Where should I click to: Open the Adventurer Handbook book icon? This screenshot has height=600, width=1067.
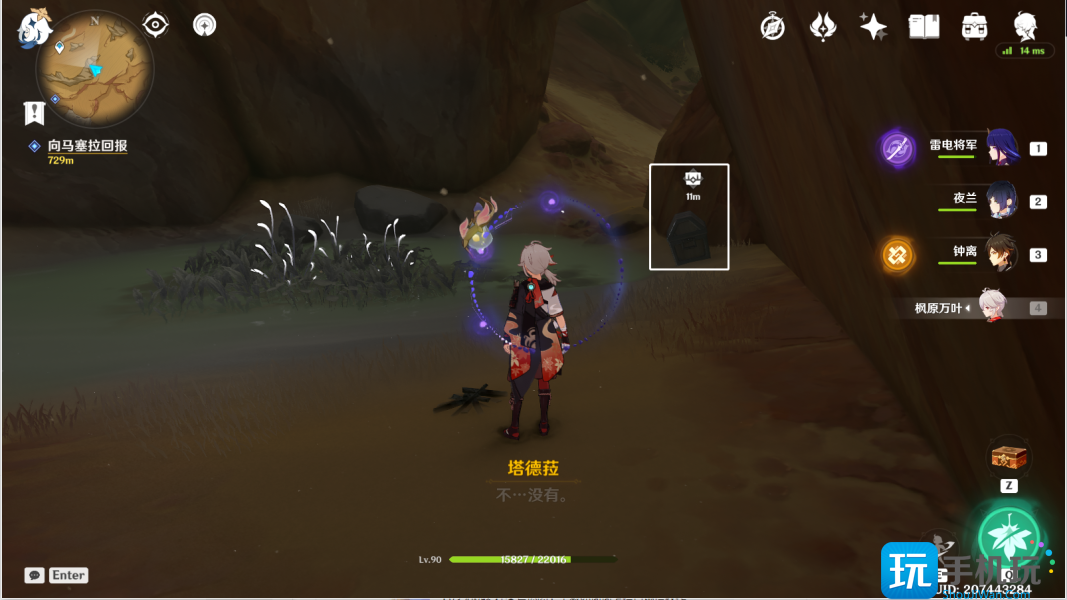(x=924, y=27)
